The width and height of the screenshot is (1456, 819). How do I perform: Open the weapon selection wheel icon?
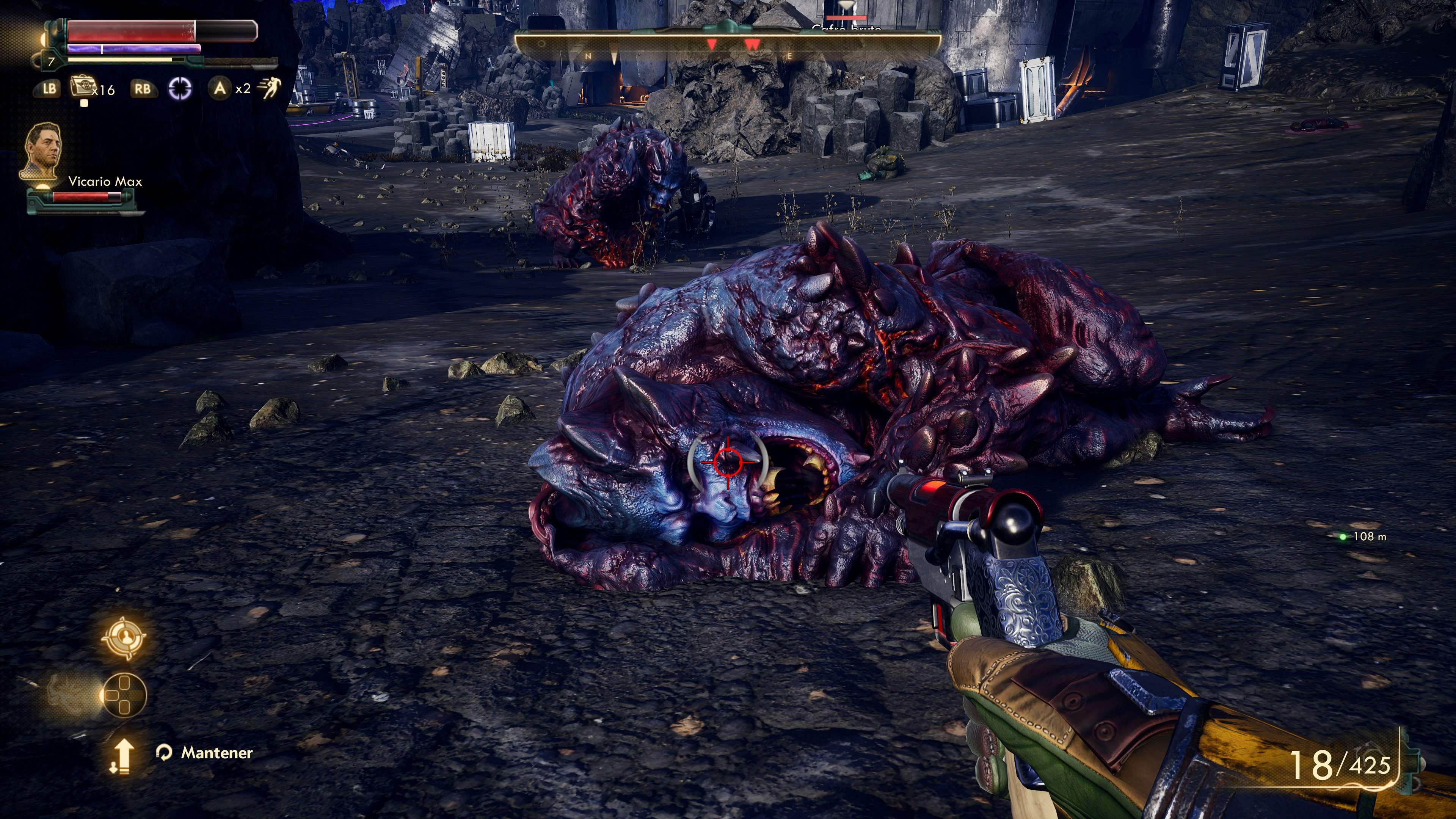pos(125,695)
